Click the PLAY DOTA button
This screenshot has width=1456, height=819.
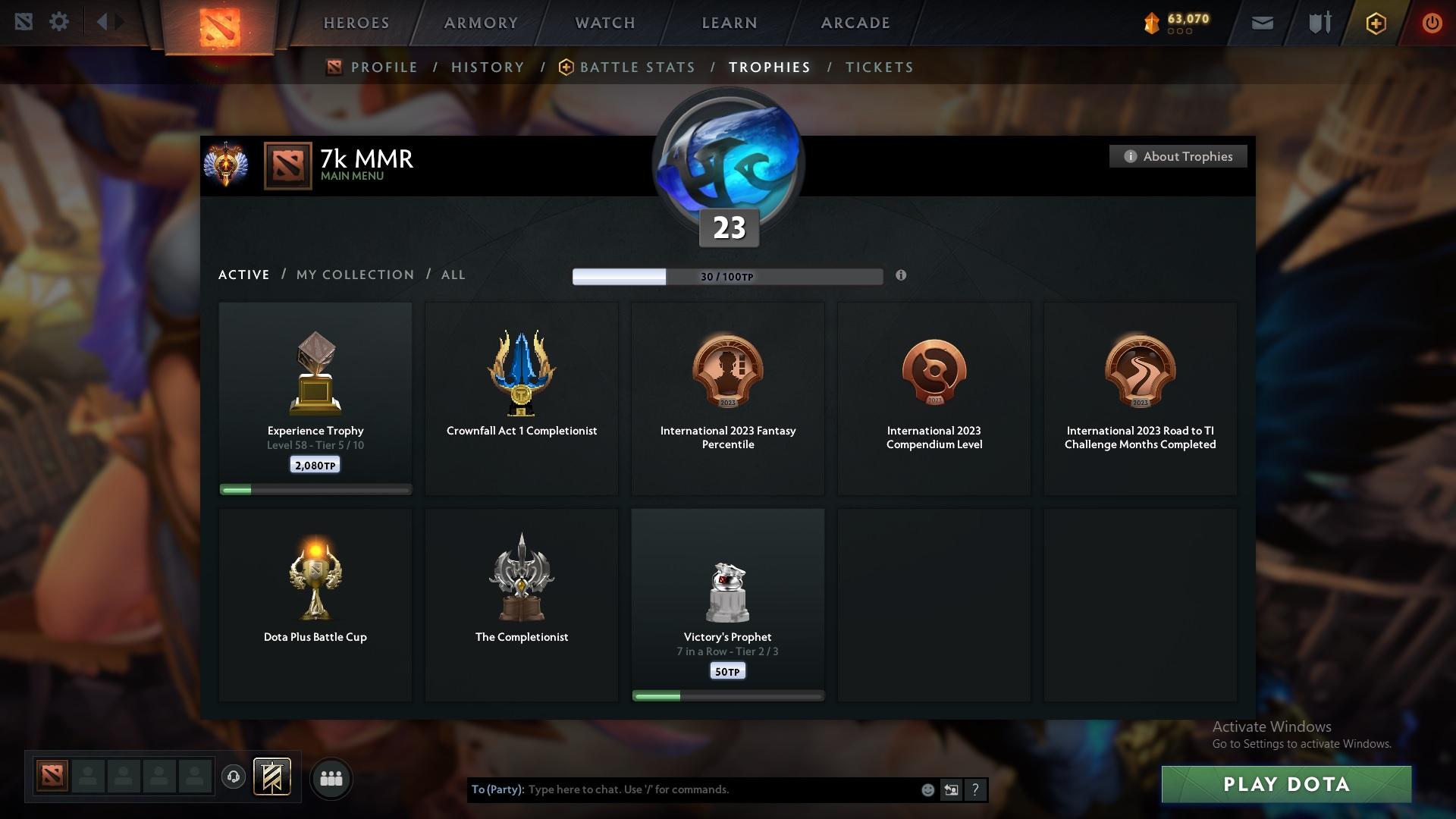point(1287,784)
